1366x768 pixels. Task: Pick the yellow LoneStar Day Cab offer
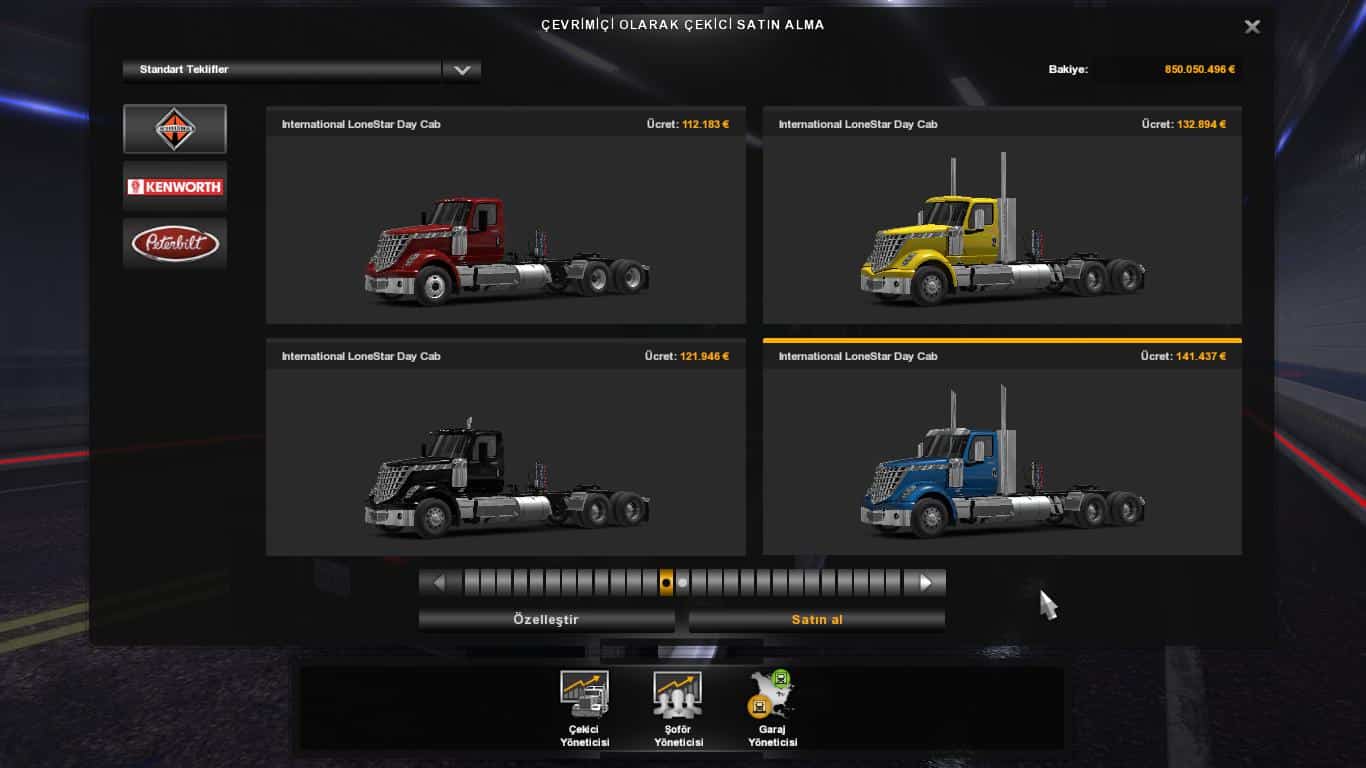(x=1002, y=229)
